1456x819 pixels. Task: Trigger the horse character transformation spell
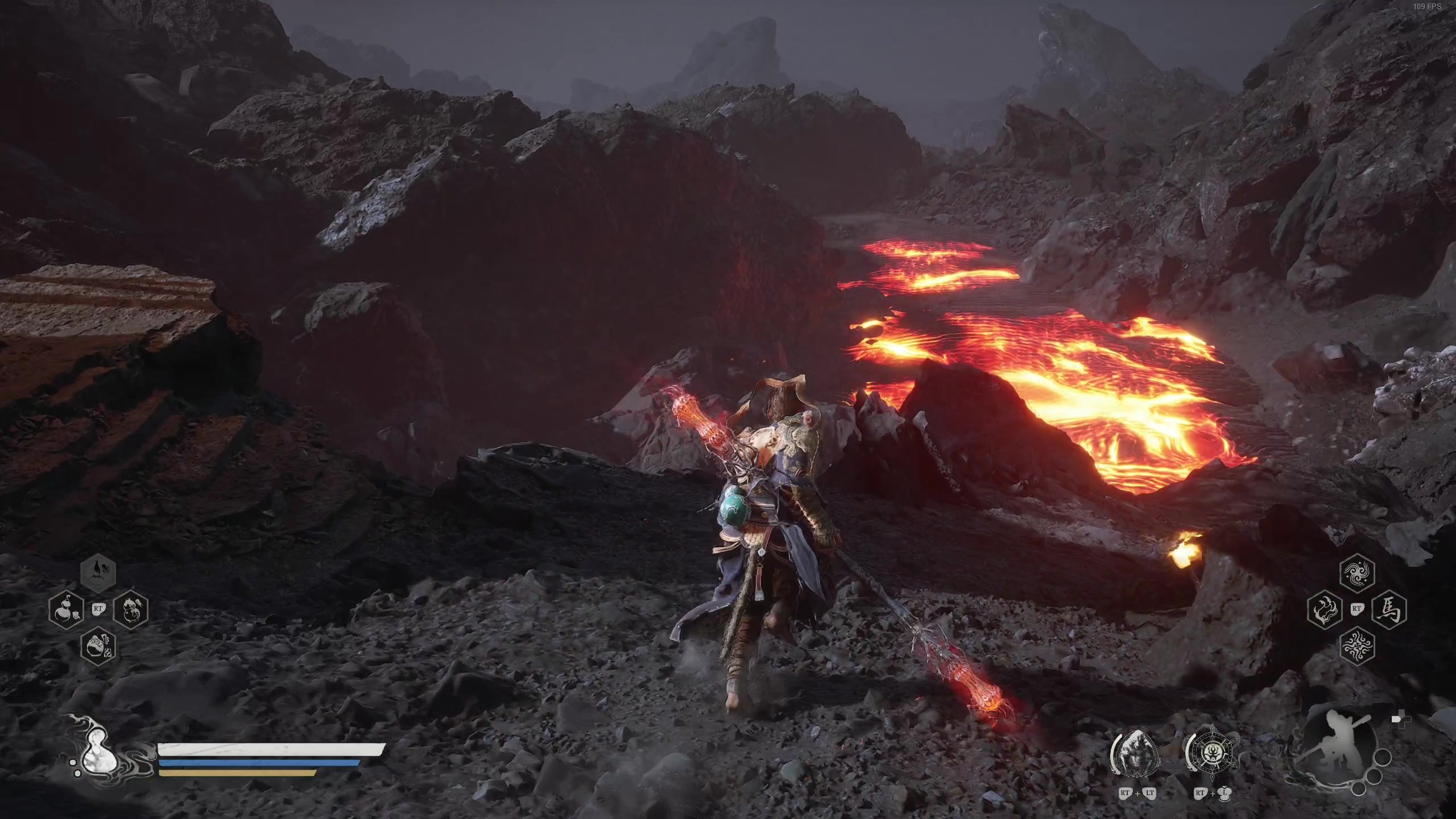tap(1389, 609)
